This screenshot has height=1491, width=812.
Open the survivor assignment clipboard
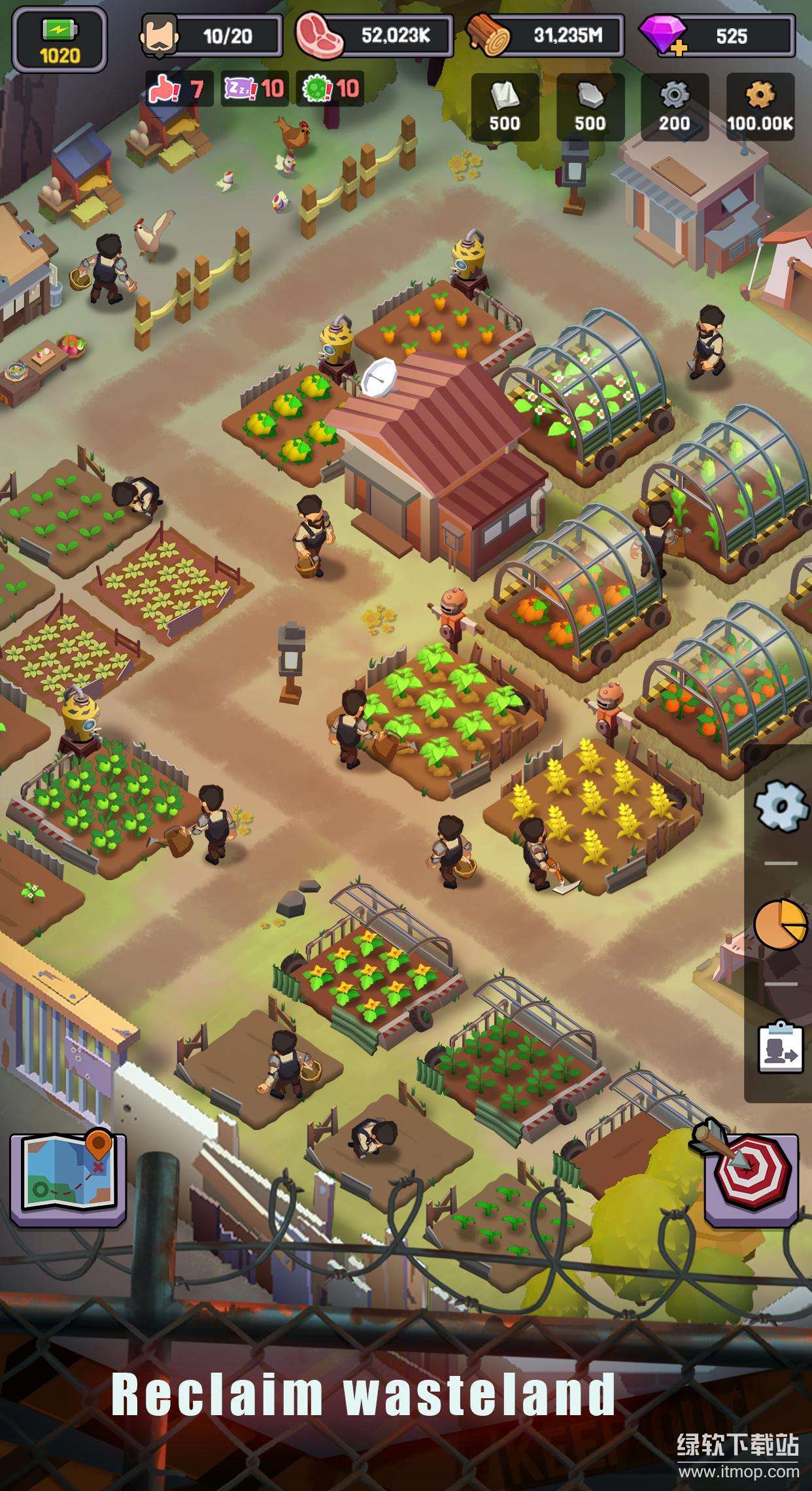(x=780, y=1048)
